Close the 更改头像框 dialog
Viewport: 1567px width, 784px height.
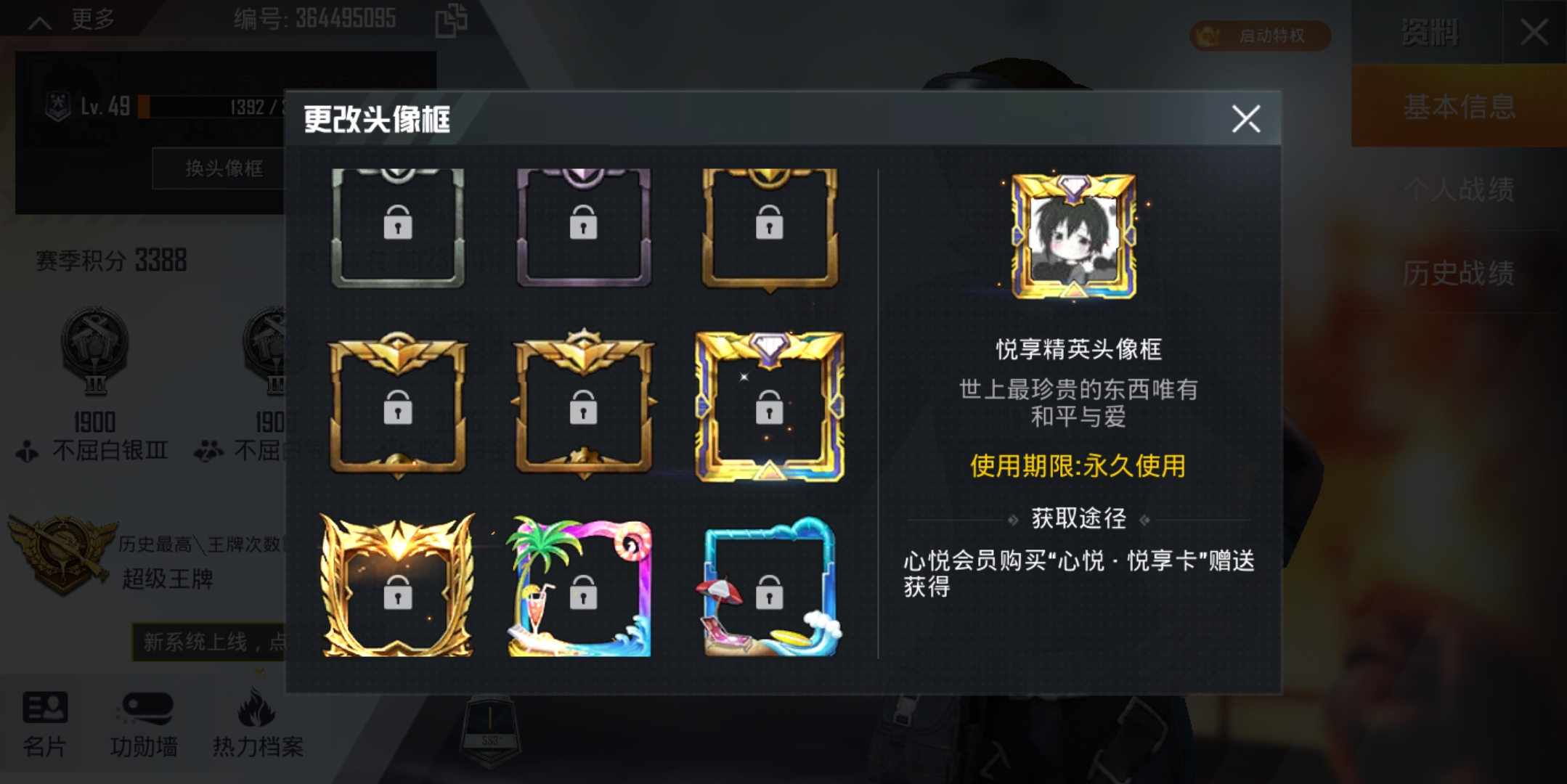pyautogui.click(x=1246, y=120)
